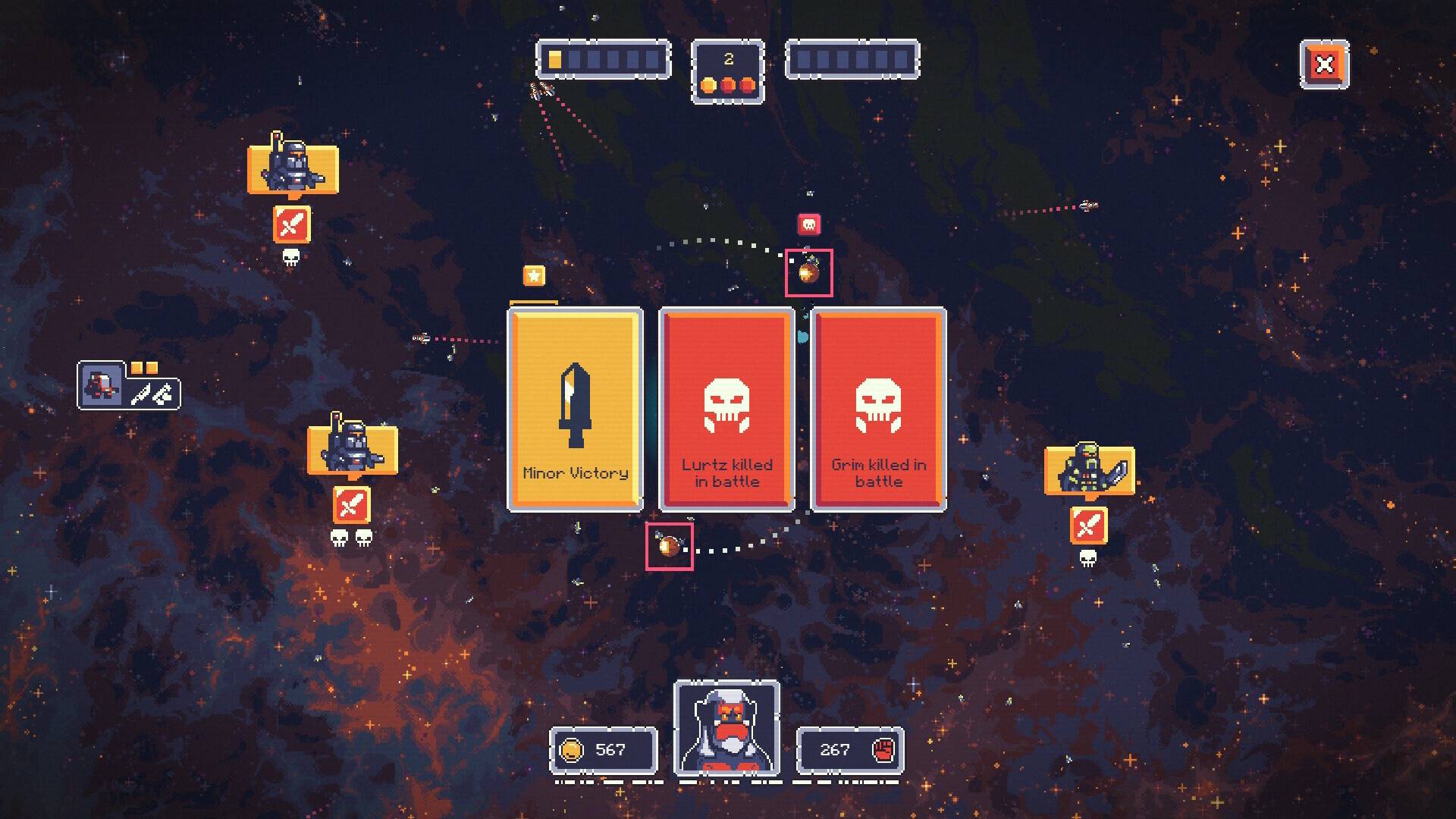Pick the Grim killed in battle card

point(878,409)
